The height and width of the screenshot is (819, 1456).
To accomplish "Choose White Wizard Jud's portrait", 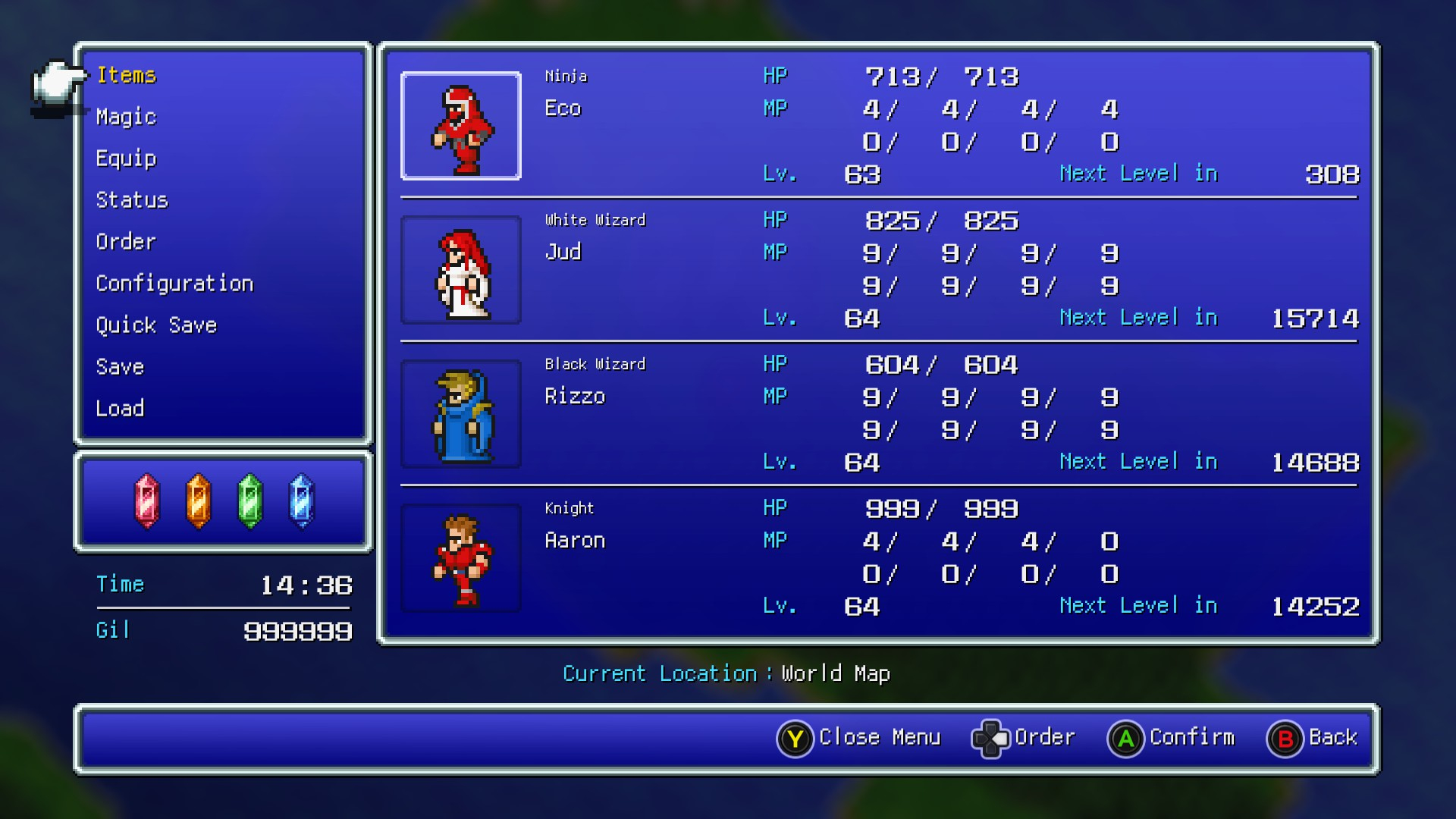I will tap(461, 270).
